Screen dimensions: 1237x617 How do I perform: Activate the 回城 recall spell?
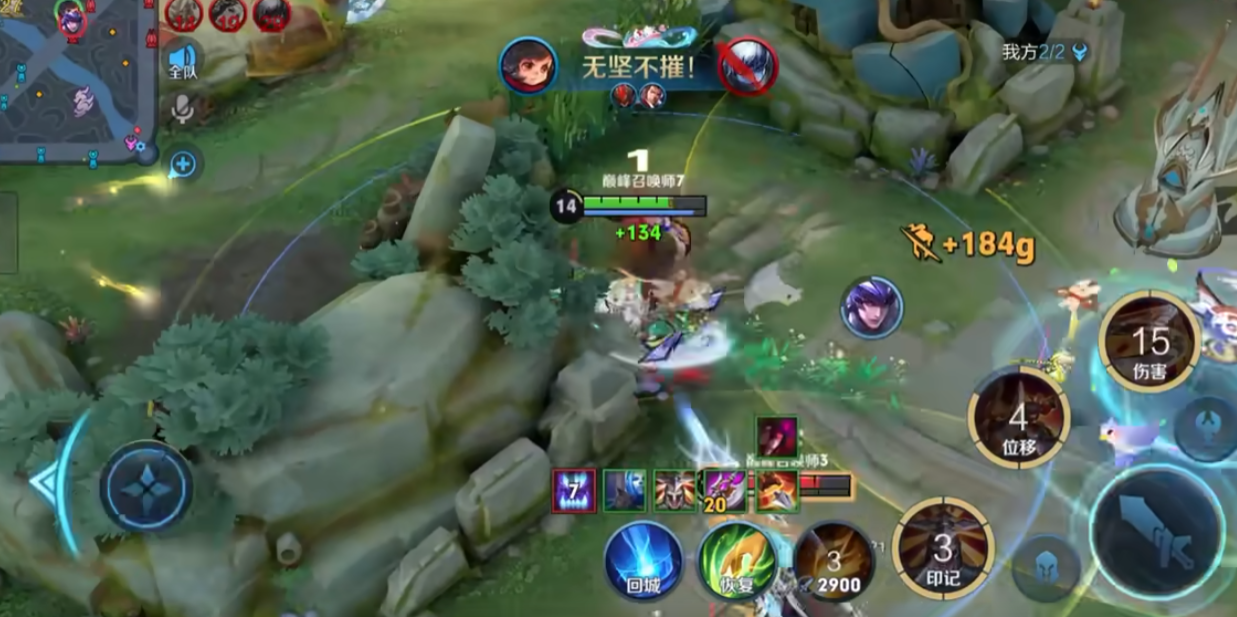point(643,560)
